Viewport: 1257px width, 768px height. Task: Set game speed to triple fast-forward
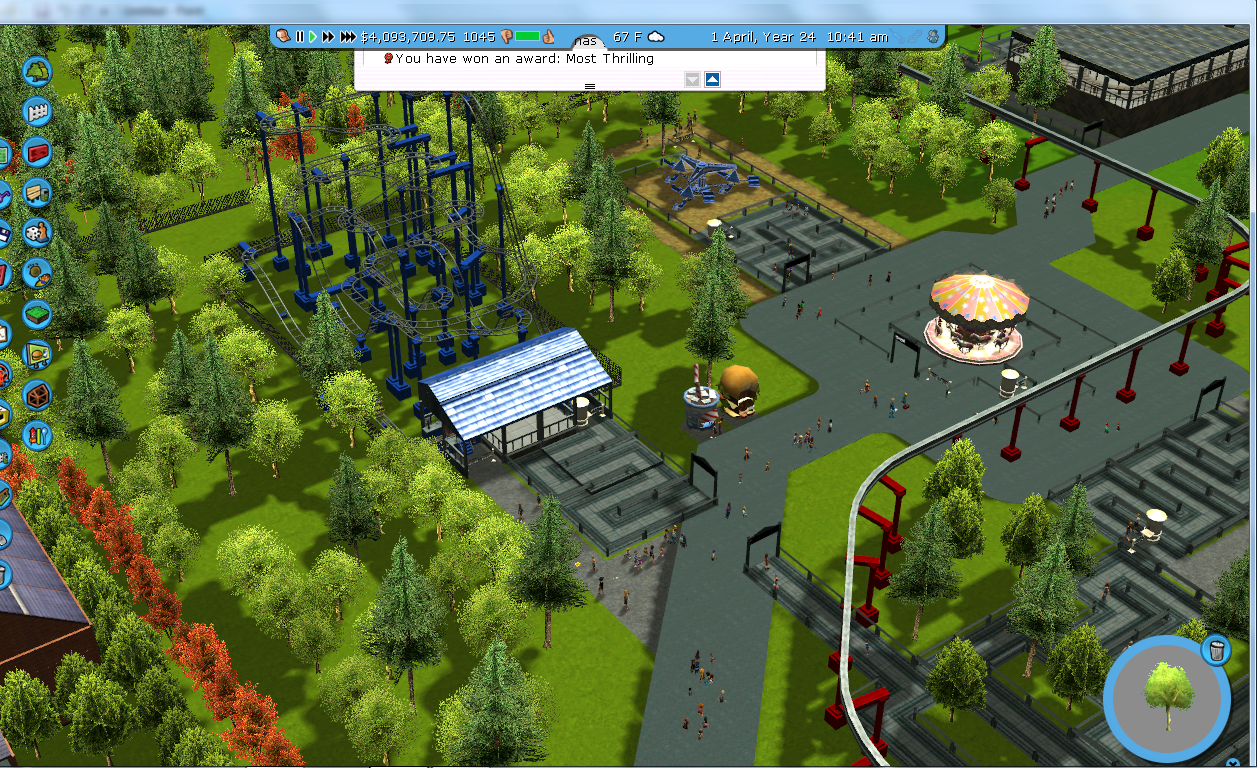(x=347, y=37)
